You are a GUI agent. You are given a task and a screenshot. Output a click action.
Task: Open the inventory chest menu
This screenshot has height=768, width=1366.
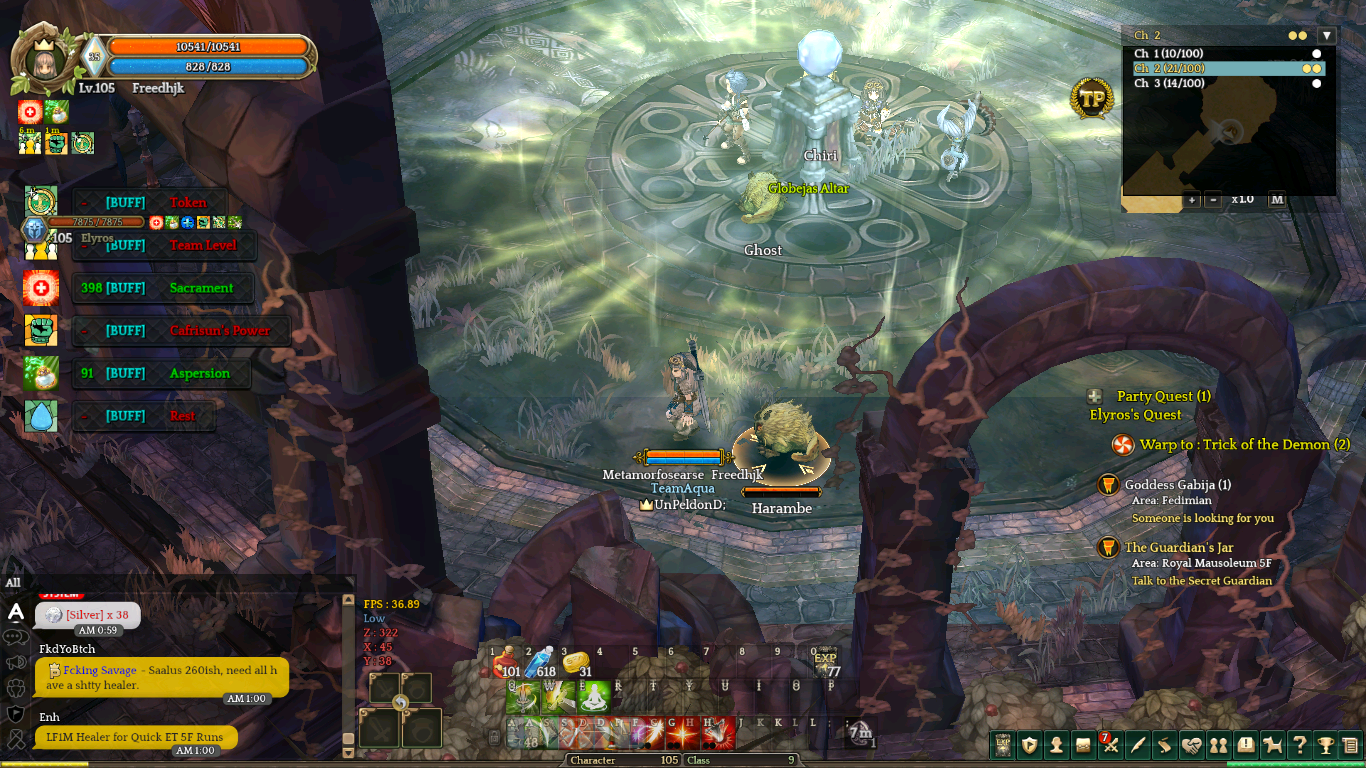tap(1083, 745)
